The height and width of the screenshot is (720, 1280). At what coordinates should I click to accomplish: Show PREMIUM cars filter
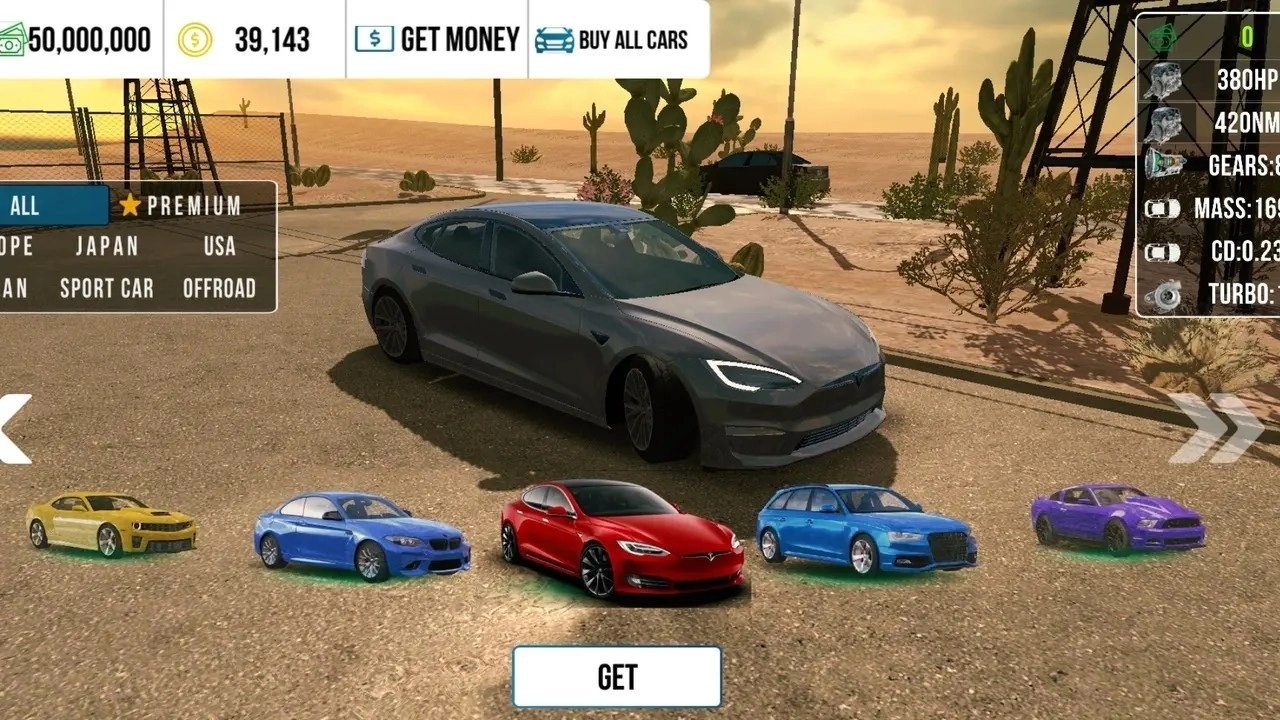[181, 206]
